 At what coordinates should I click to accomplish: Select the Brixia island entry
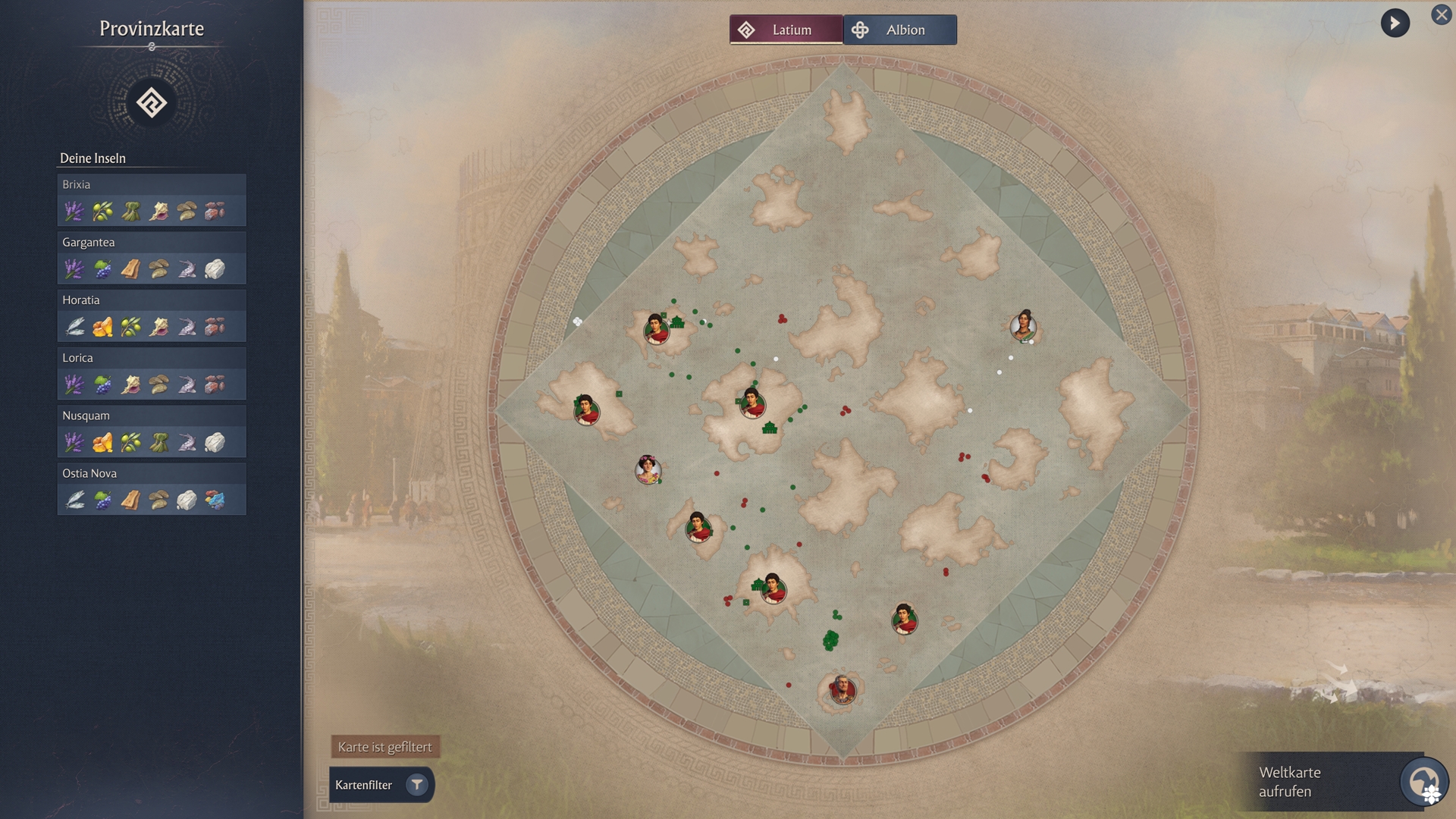coord(152,200)
